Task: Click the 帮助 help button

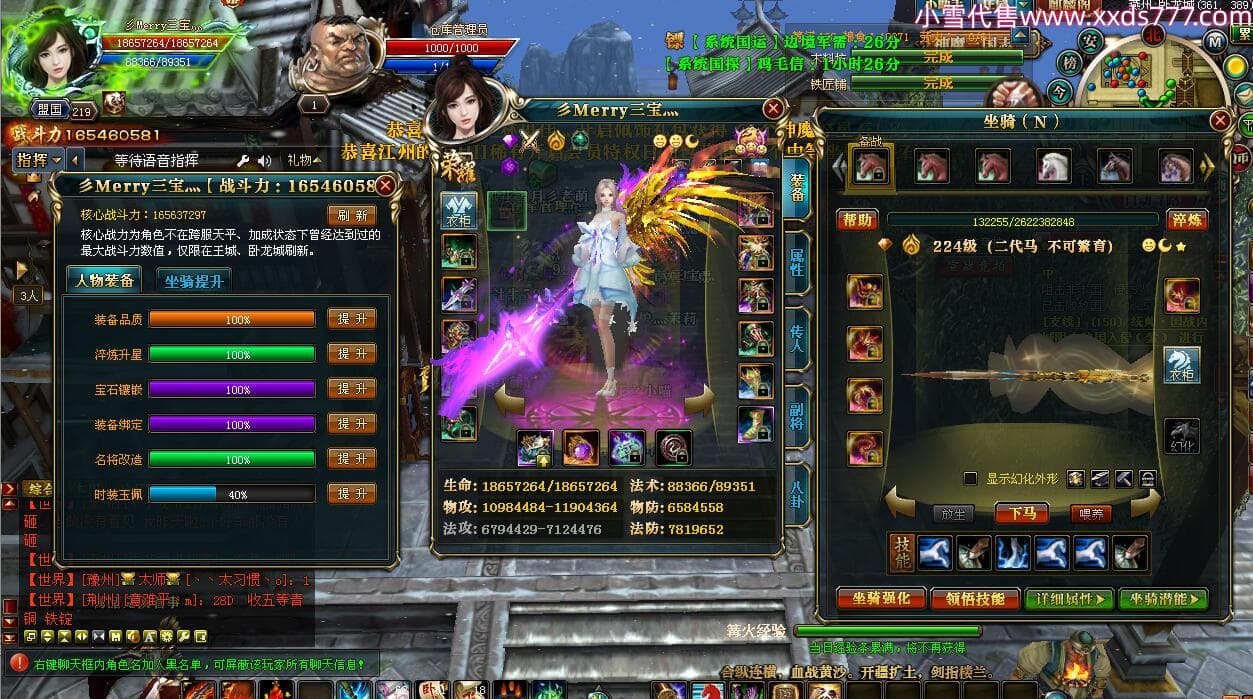Action: click(x=858, y=220)
